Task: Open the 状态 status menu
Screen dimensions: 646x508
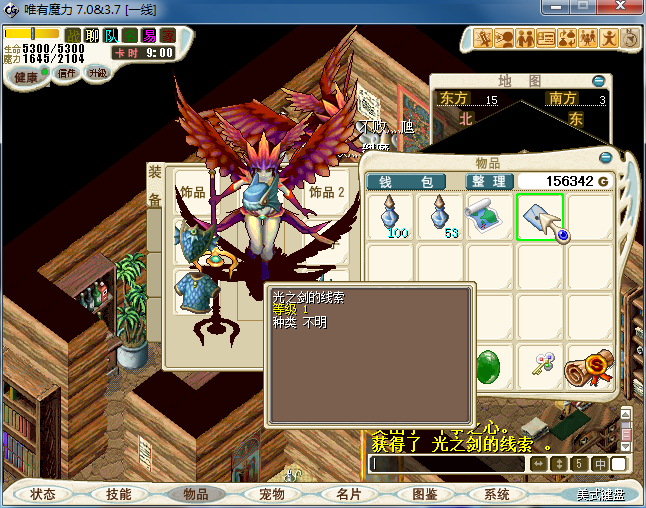Action: click(43, 494)
